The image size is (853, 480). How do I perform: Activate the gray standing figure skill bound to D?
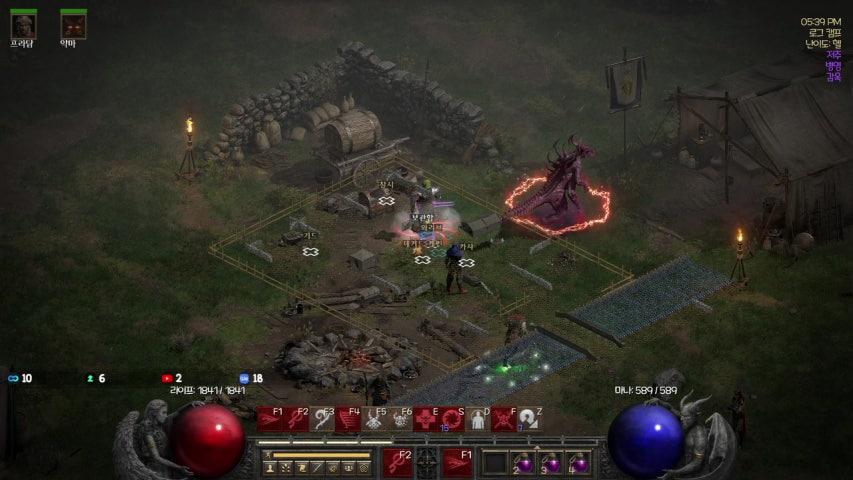pos(478,419)
